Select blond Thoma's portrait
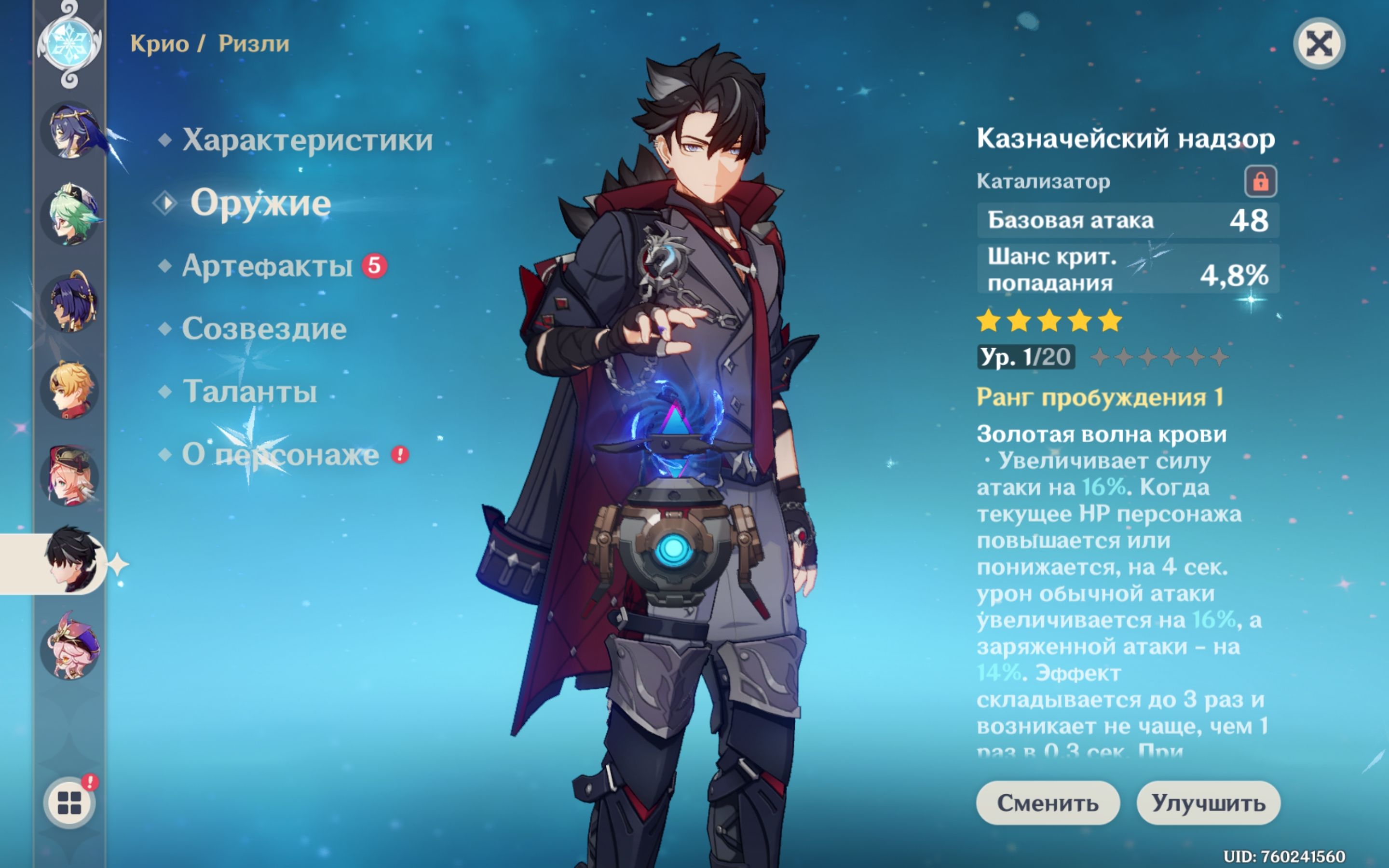Image resolution: width=1389 pixels, height=868 pixels. point(70,389)
